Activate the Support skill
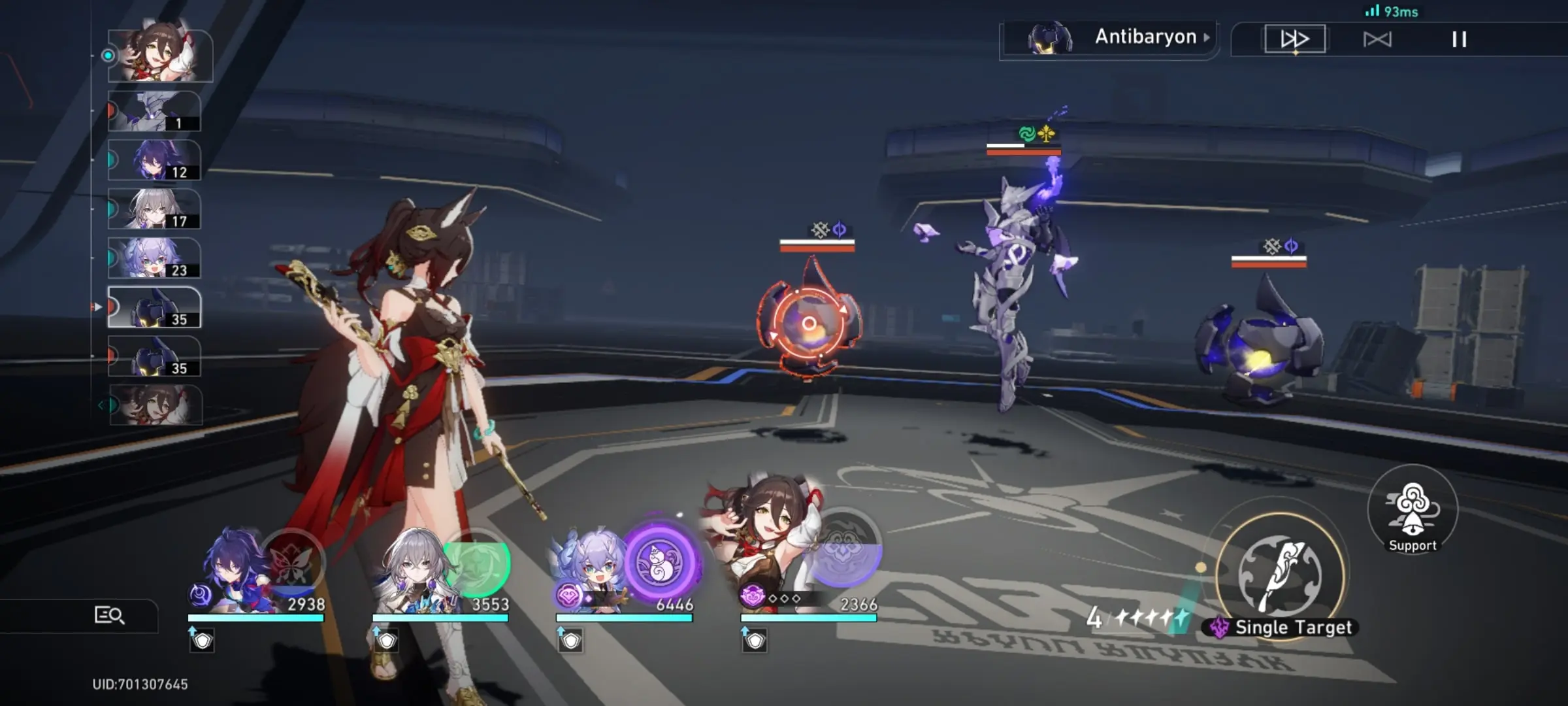Viewport: 1568px width, 706px height. [x=1413, y=510]
